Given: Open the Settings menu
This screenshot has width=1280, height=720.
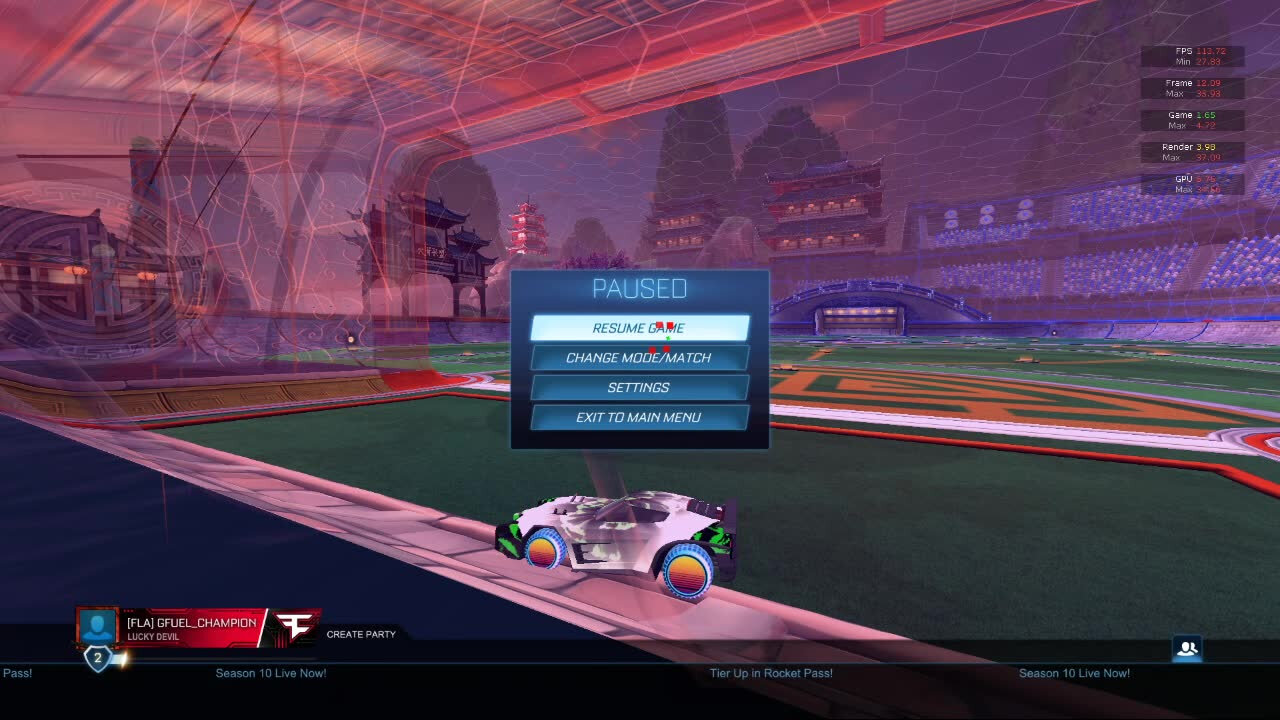Looking at the screenshot, I should 639,388.
